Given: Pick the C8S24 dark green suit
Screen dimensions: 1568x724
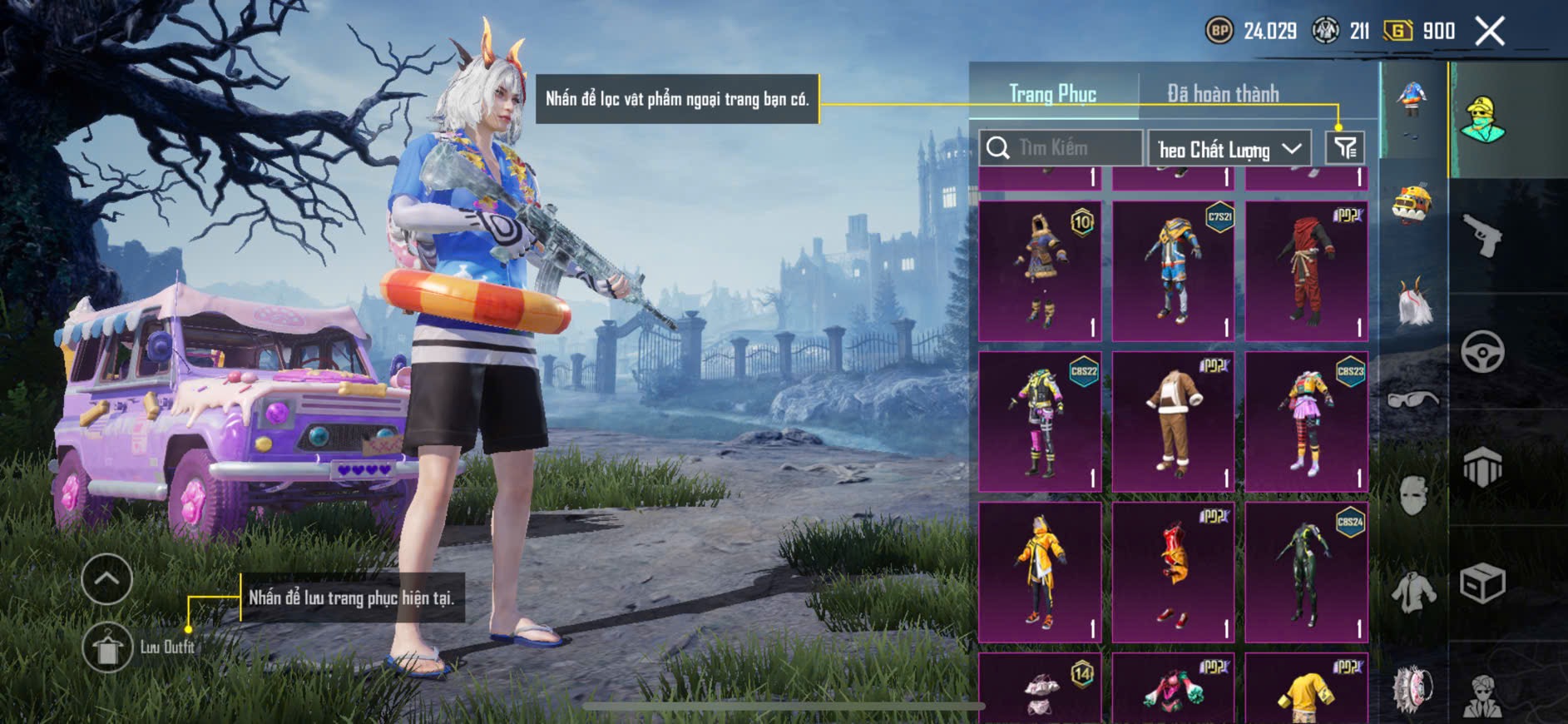Looking at the screenshot, I should 1306,572.
